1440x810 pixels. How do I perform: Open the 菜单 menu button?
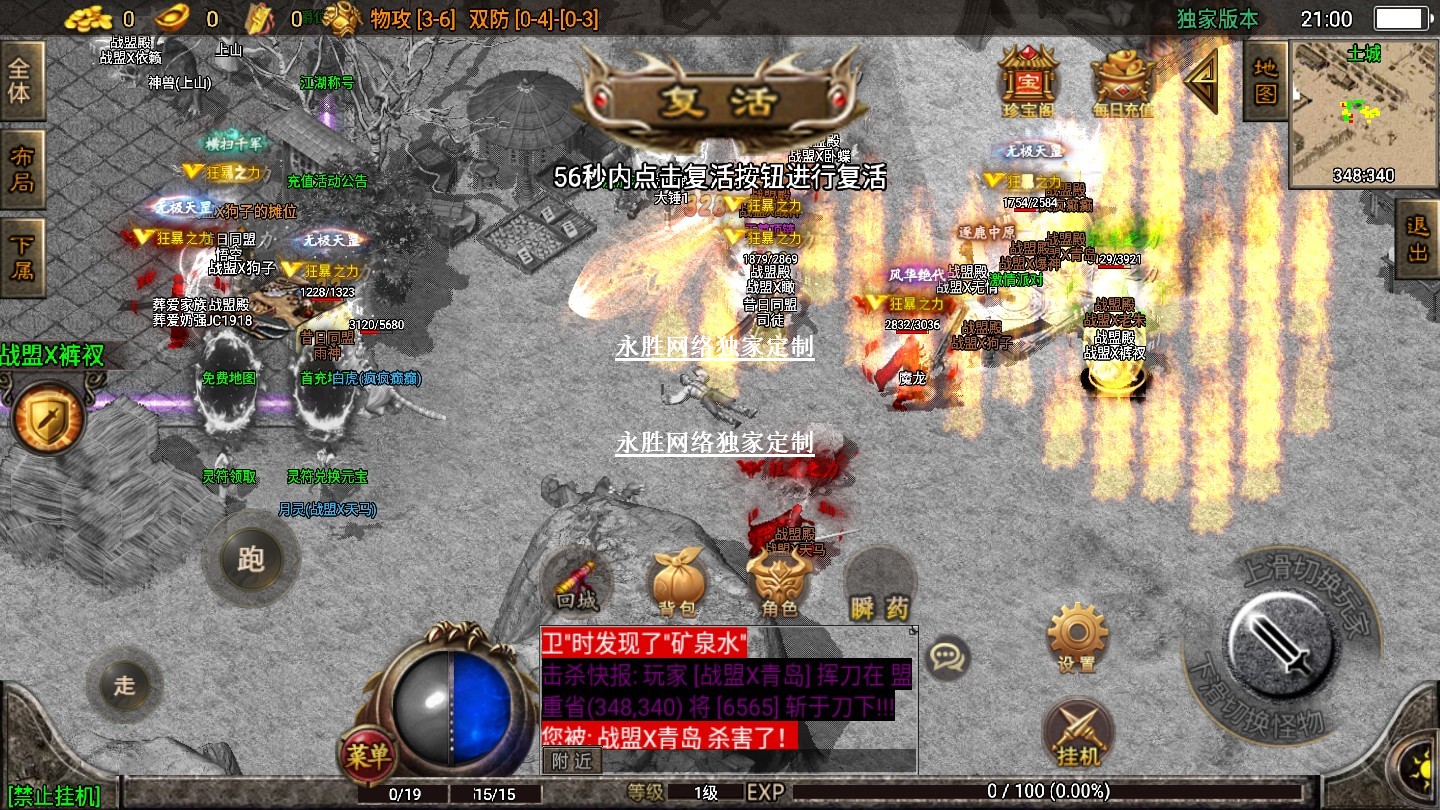[x=368, y=756]
